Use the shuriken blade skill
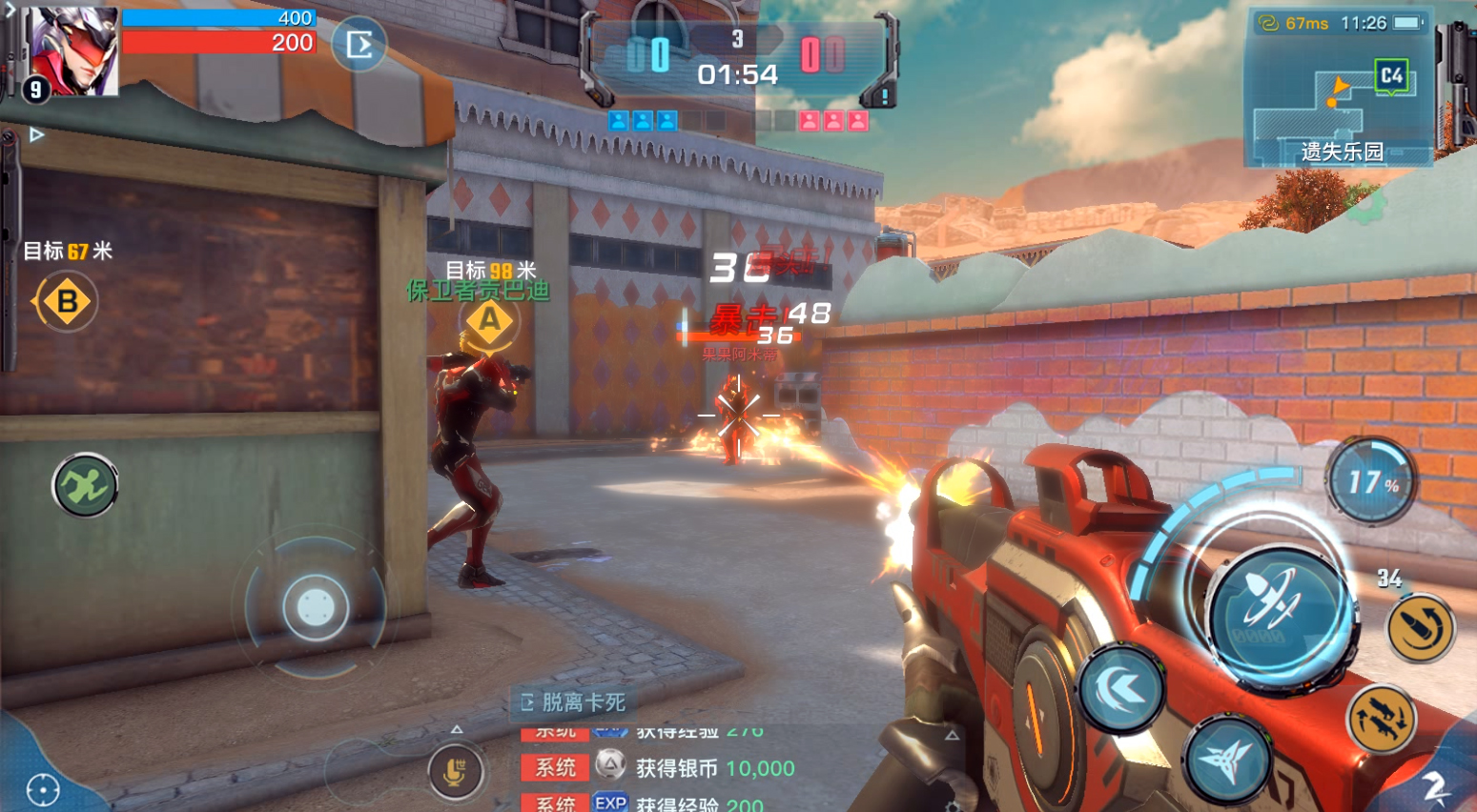The height and width of the screenshot is (812, 1477). pos(1228,761)
